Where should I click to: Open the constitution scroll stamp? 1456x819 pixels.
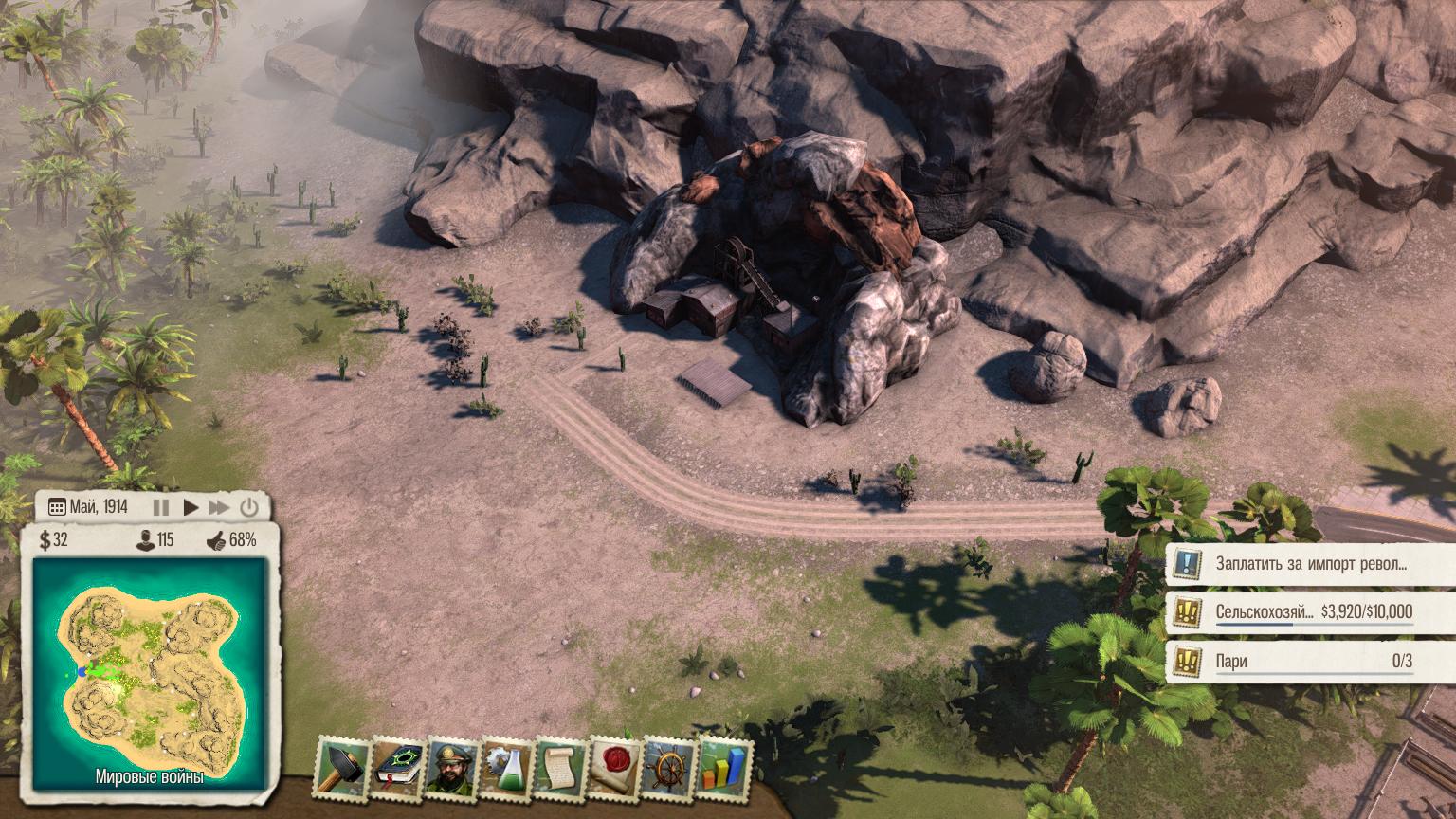[561, 767]
